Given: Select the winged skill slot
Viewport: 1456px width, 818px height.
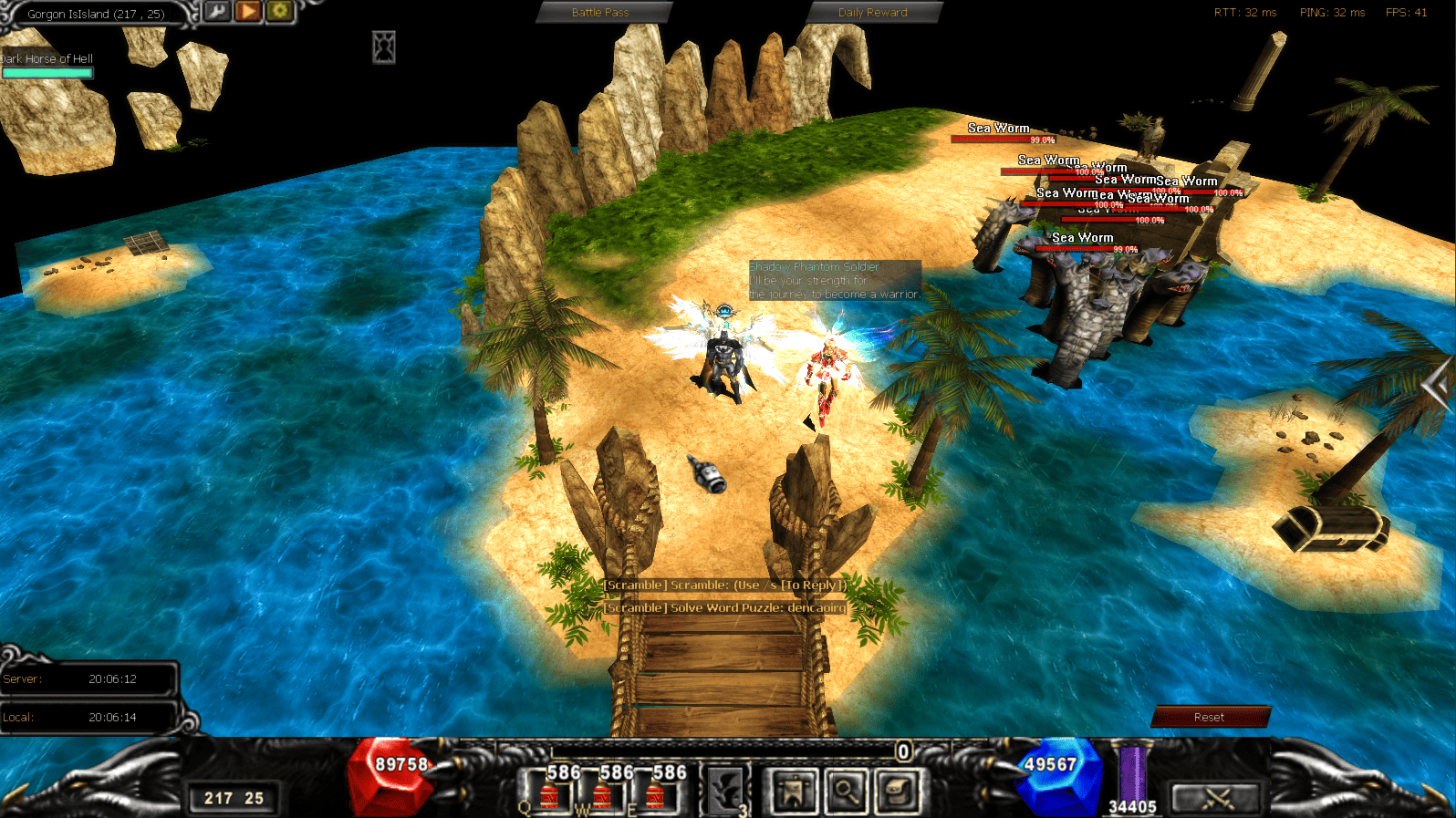Looking at the screenshot, I should point(726,791).
